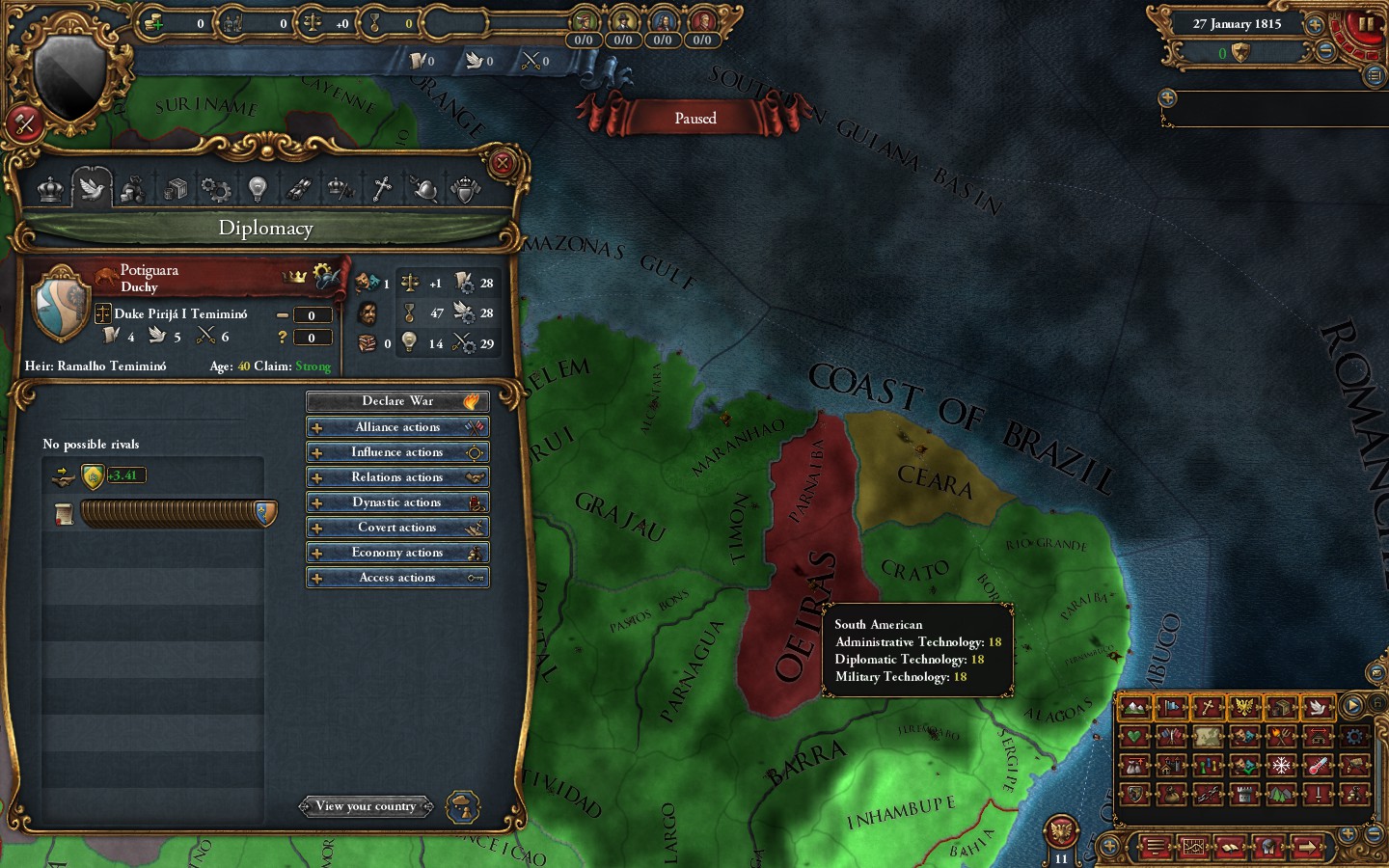Click the minimap zoom-in plus control

(x=1348, y=833)
